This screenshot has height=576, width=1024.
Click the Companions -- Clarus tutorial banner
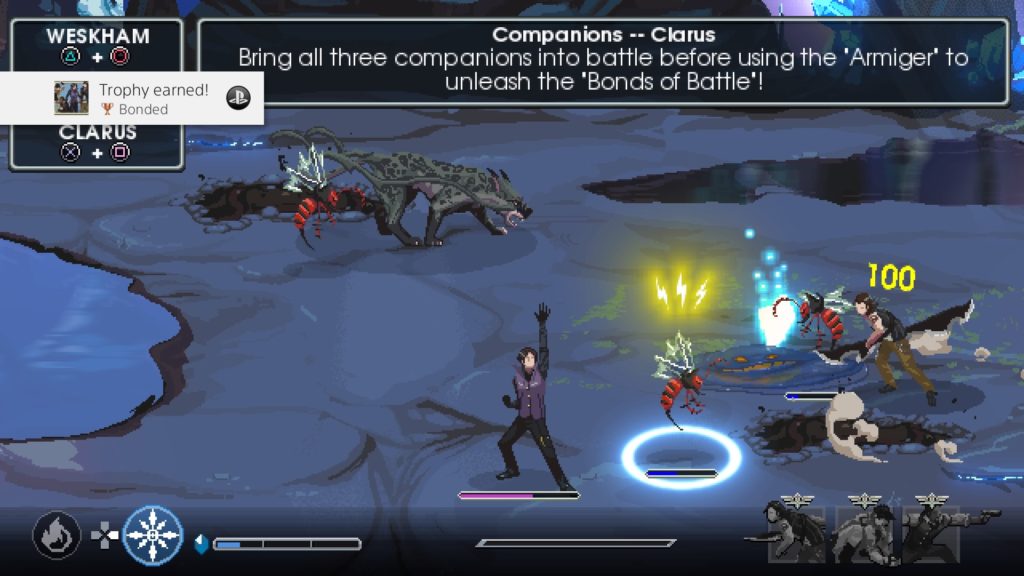[x=603, y=60]
